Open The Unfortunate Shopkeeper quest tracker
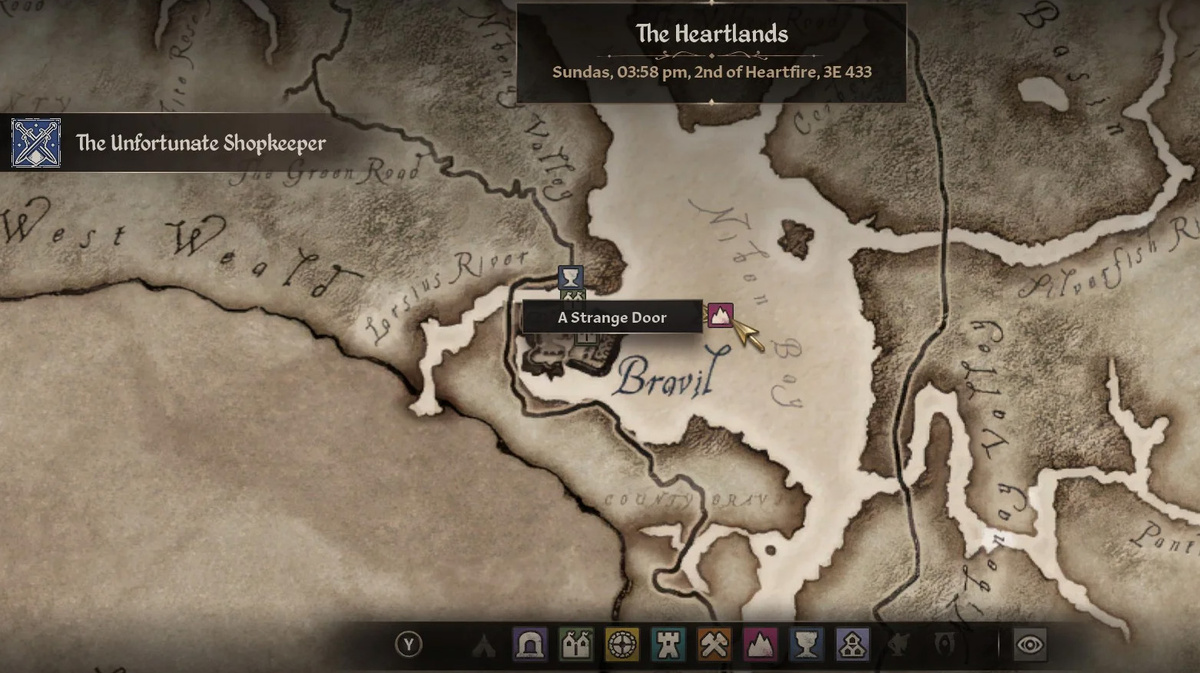Viewport: 1200px width, 673px height. click(201, 143)
